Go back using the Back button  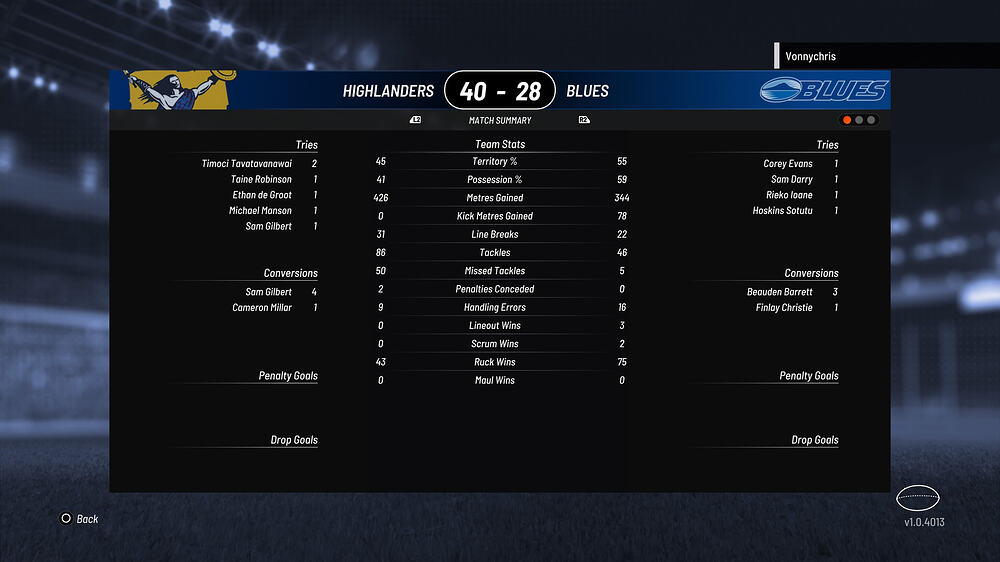click(x=80, y=519)
